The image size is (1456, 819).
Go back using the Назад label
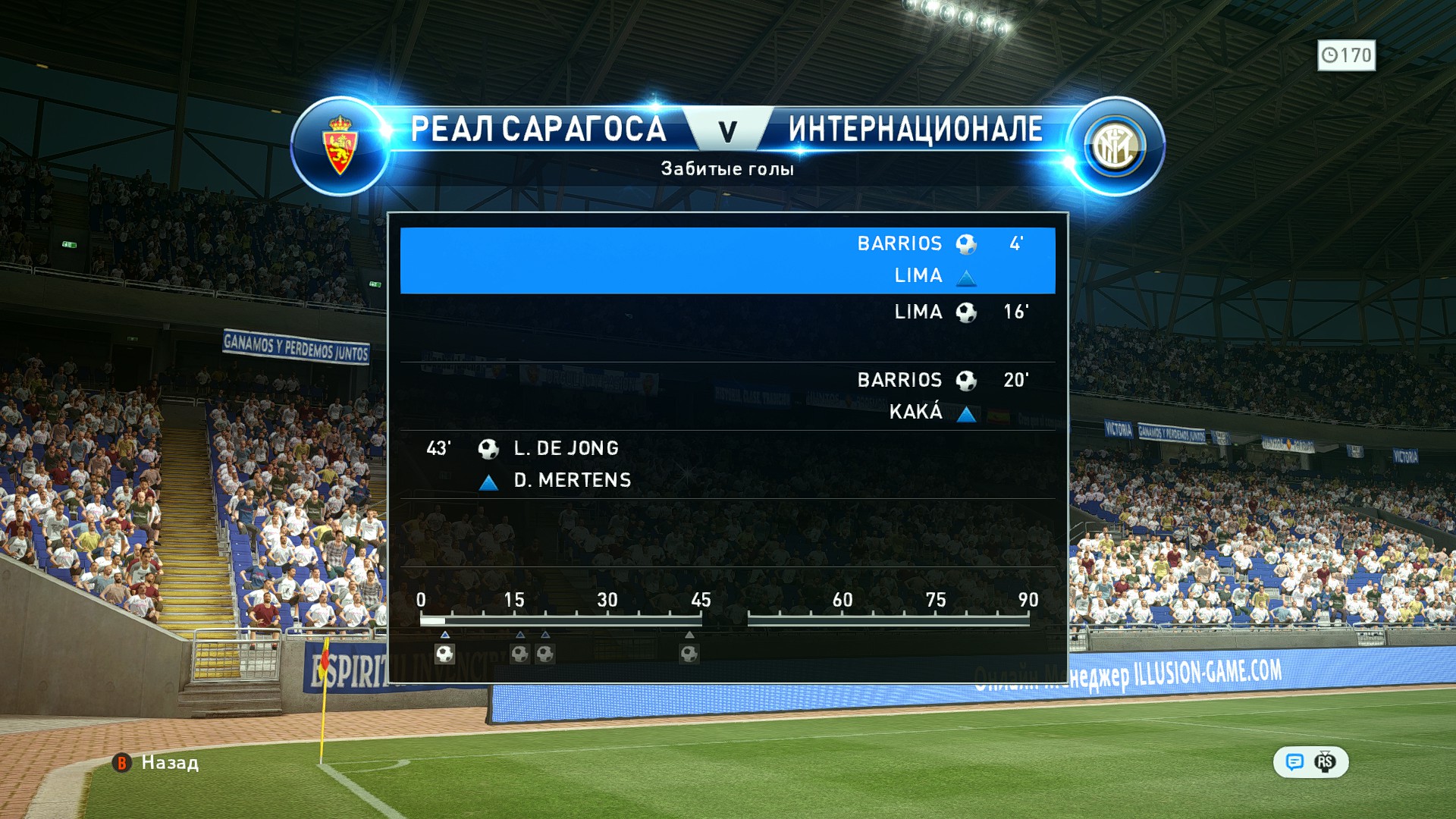point(169,762)
